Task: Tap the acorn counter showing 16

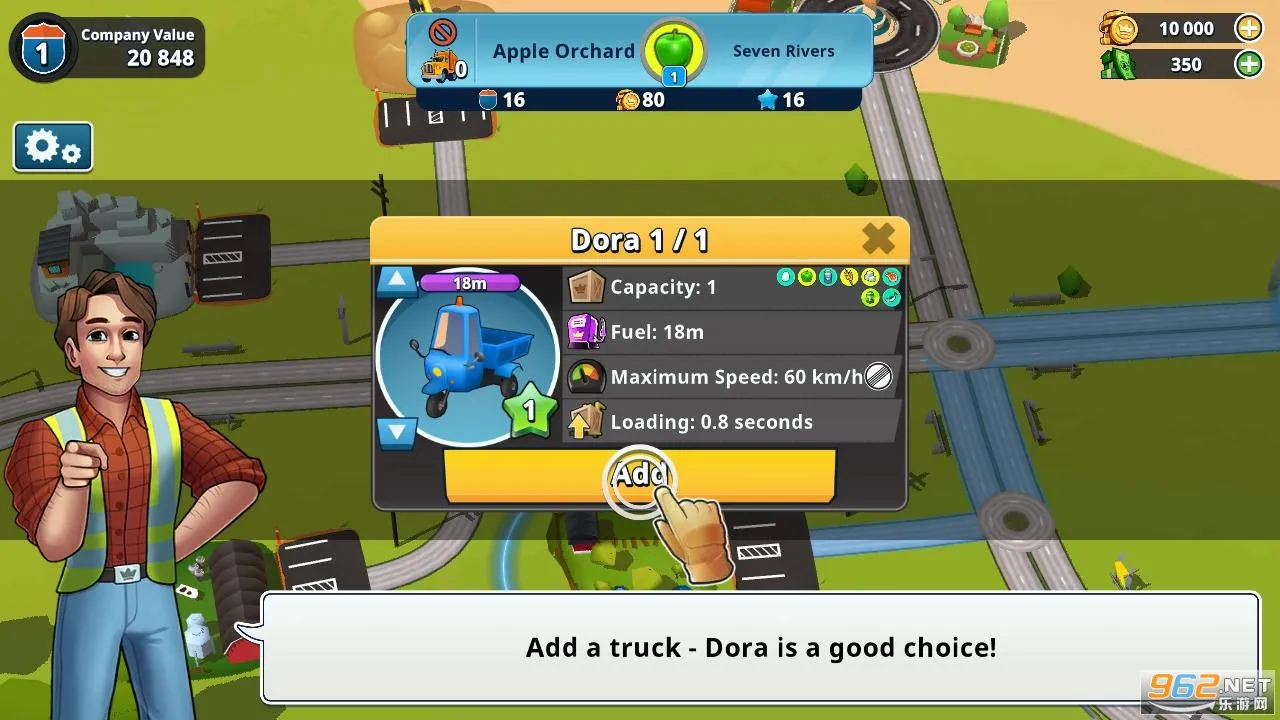Action: pos(500,100)
